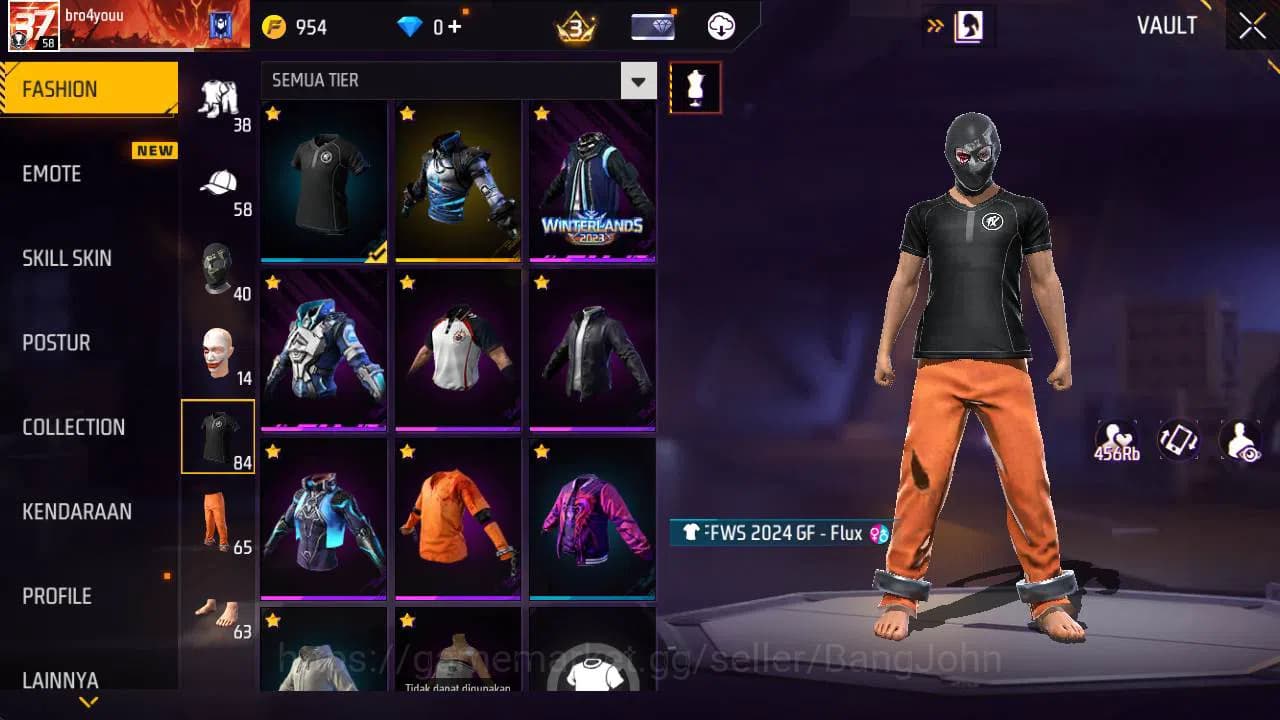The height and width of the screenshot is (720, 1280).
Task: Click the double-arrow expander near the beauty icon
Action: 935,27
